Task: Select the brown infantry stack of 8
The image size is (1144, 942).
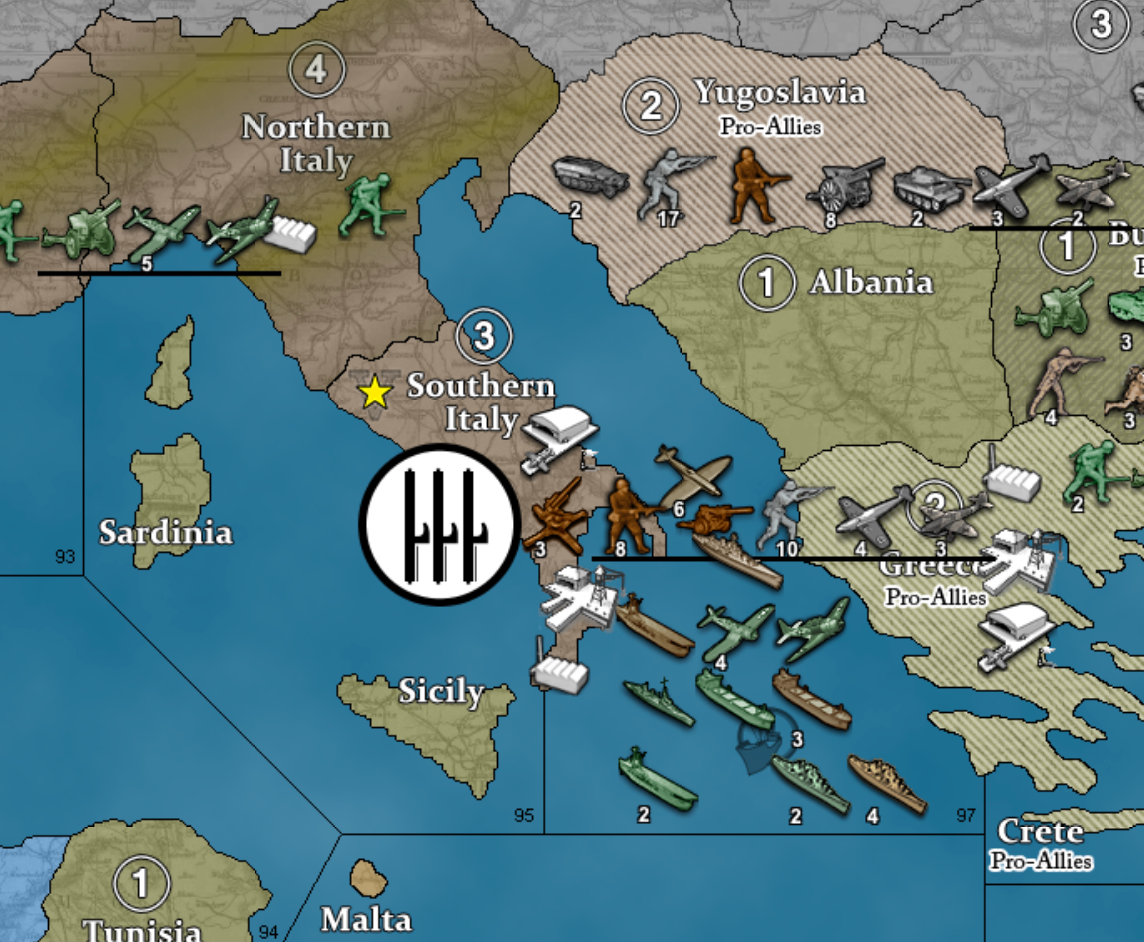Action: [624, 514]
